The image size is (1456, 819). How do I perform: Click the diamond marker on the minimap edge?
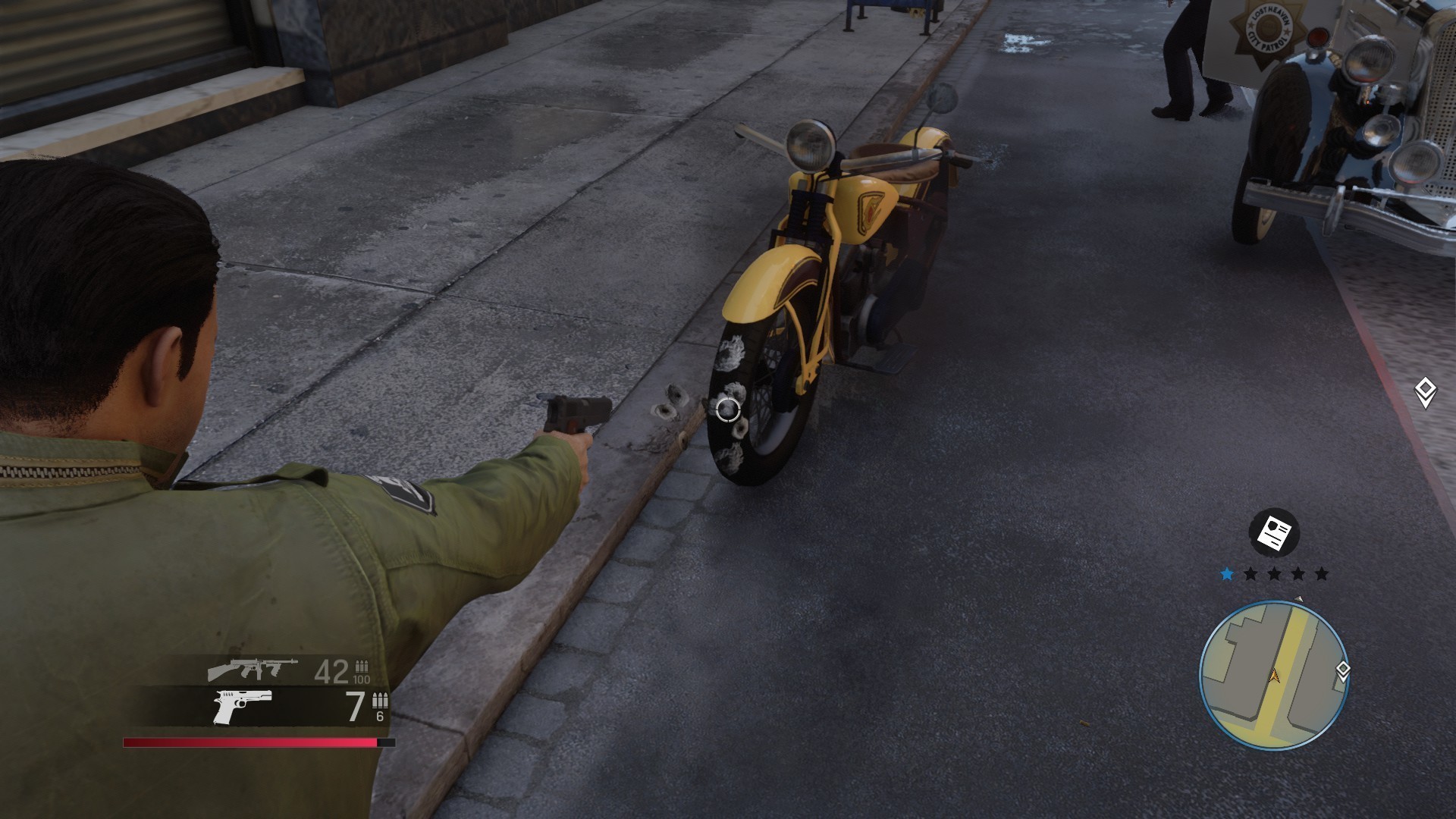click(x=1342, y=670)
